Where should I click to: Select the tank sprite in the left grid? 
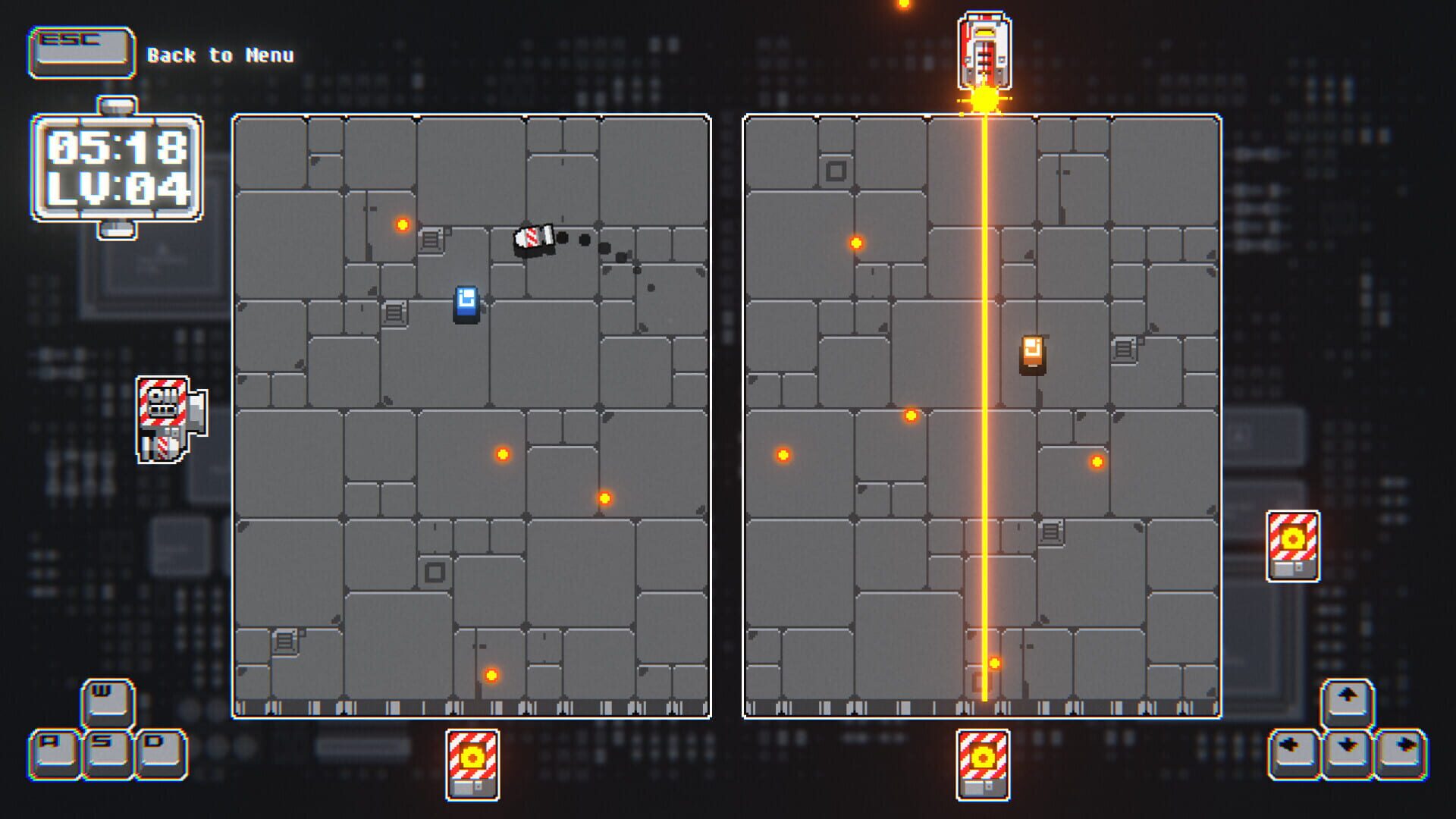[x=533, y=240]
